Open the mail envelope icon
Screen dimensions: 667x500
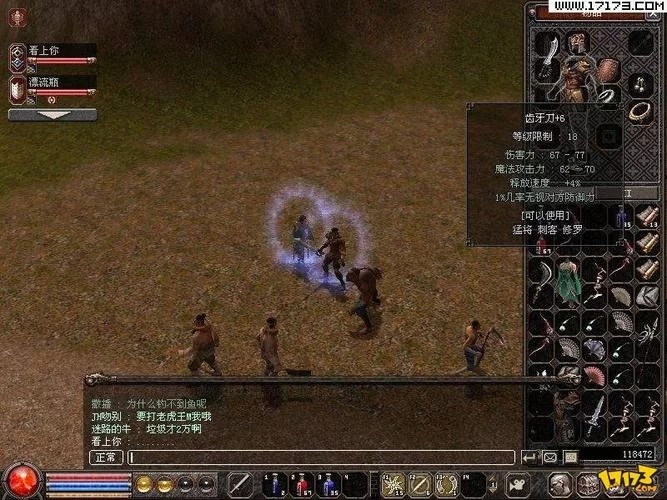point(550,457)
